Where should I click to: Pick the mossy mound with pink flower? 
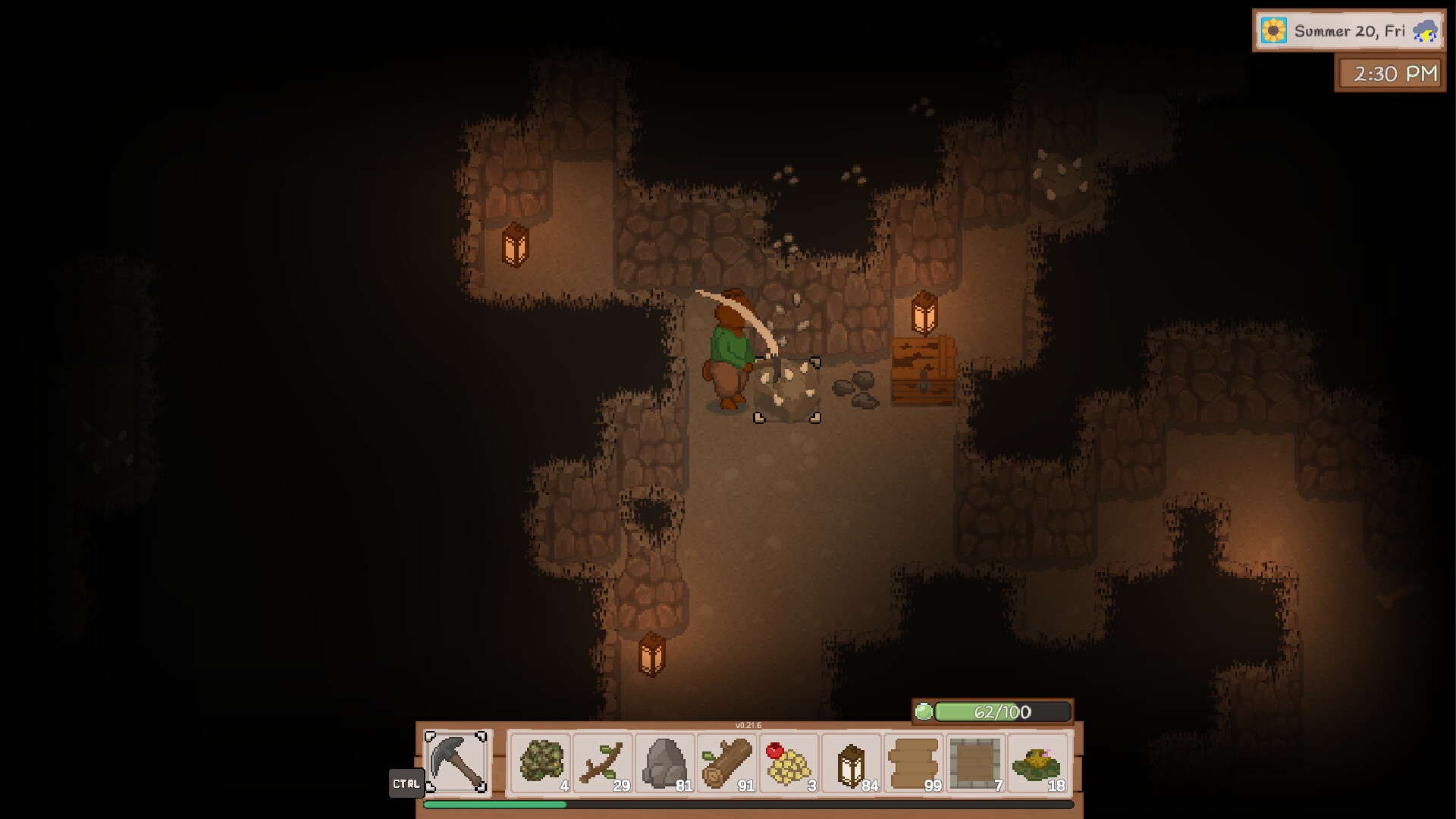[1038, 763]
